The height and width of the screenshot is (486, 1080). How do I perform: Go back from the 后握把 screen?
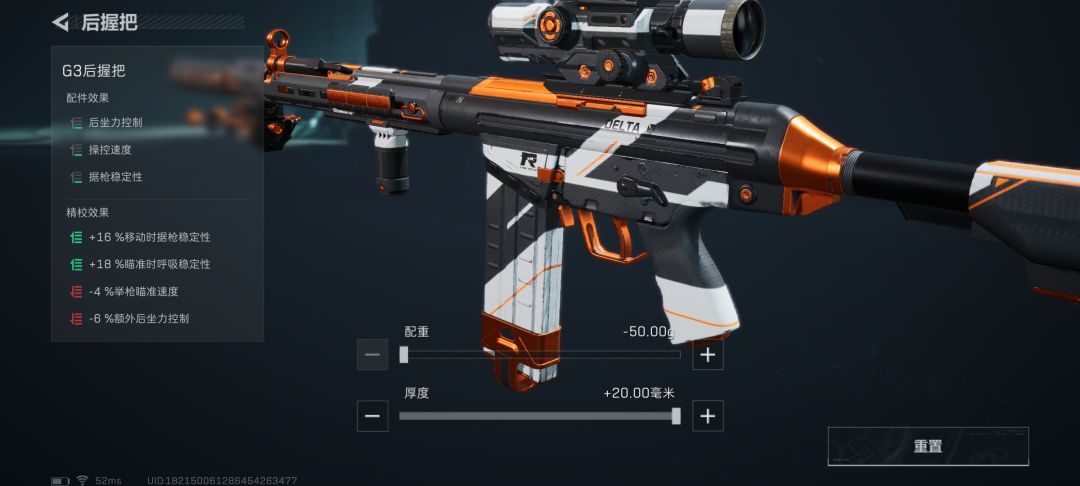(61, 21)
